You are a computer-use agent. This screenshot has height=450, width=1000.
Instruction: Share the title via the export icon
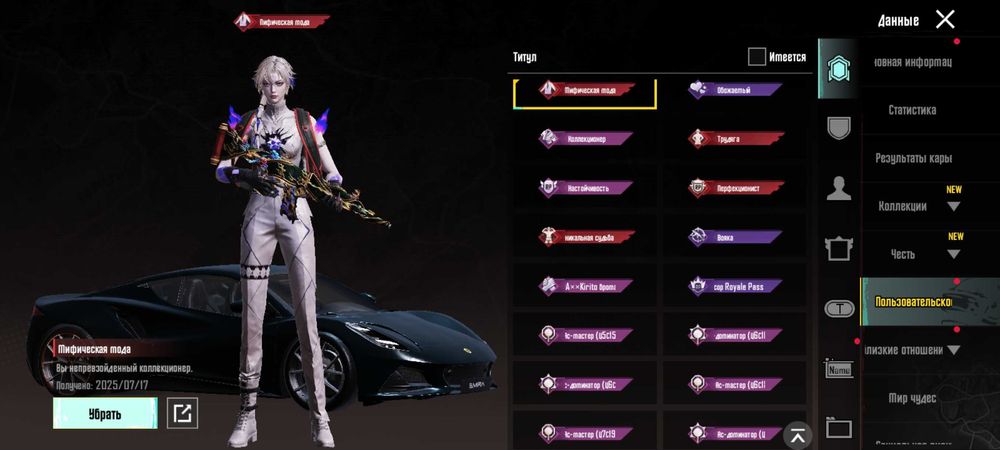pyautogui.click(x=181, y=412)
